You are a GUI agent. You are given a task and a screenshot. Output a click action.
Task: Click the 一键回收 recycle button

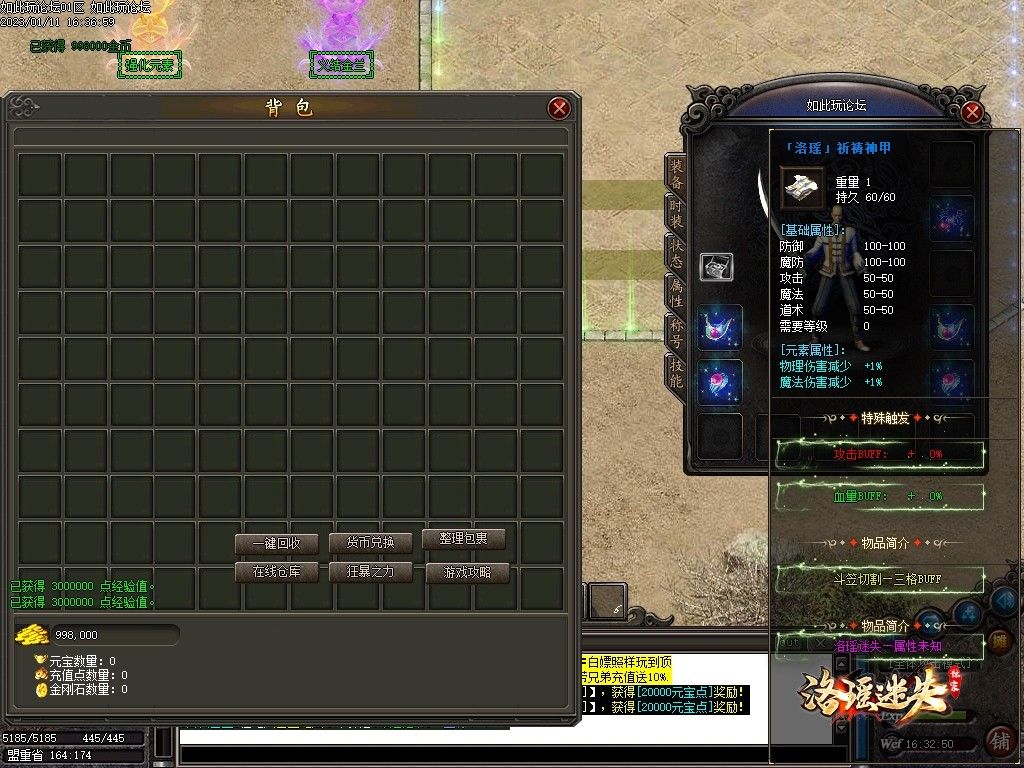pos(276,544)
